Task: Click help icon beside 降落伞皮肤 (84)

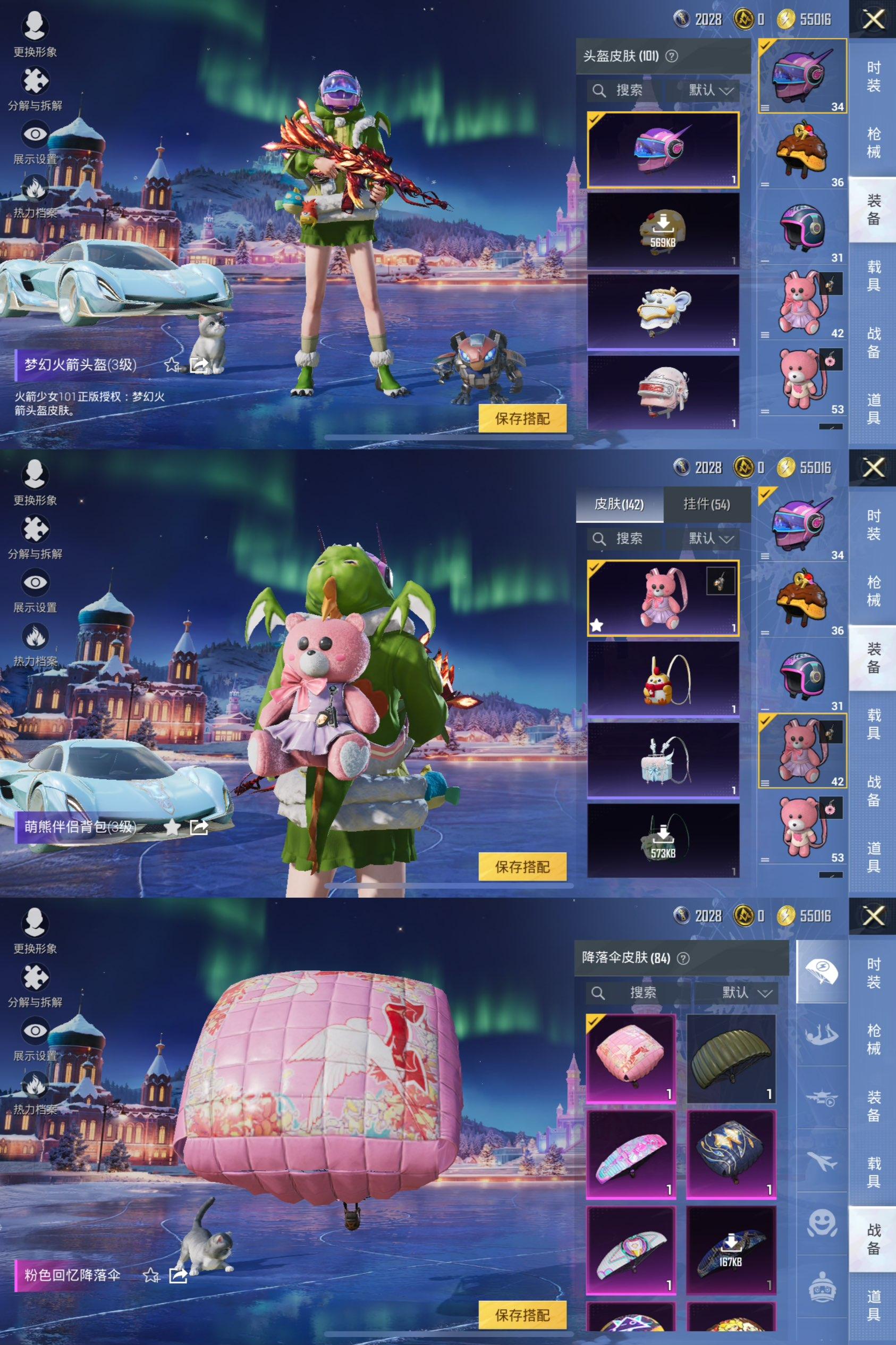Action: tap(683, 958)
